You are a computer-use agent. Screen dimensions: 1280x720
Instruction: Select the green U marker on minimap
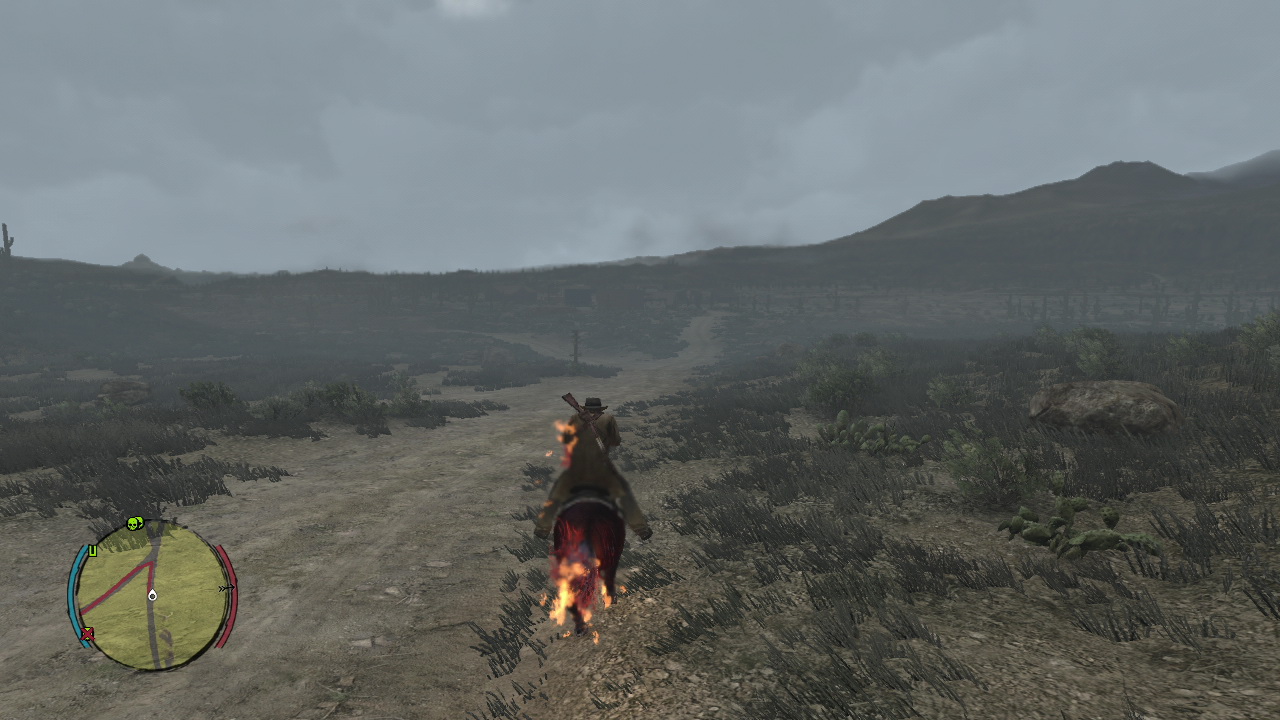coord(92,550)
